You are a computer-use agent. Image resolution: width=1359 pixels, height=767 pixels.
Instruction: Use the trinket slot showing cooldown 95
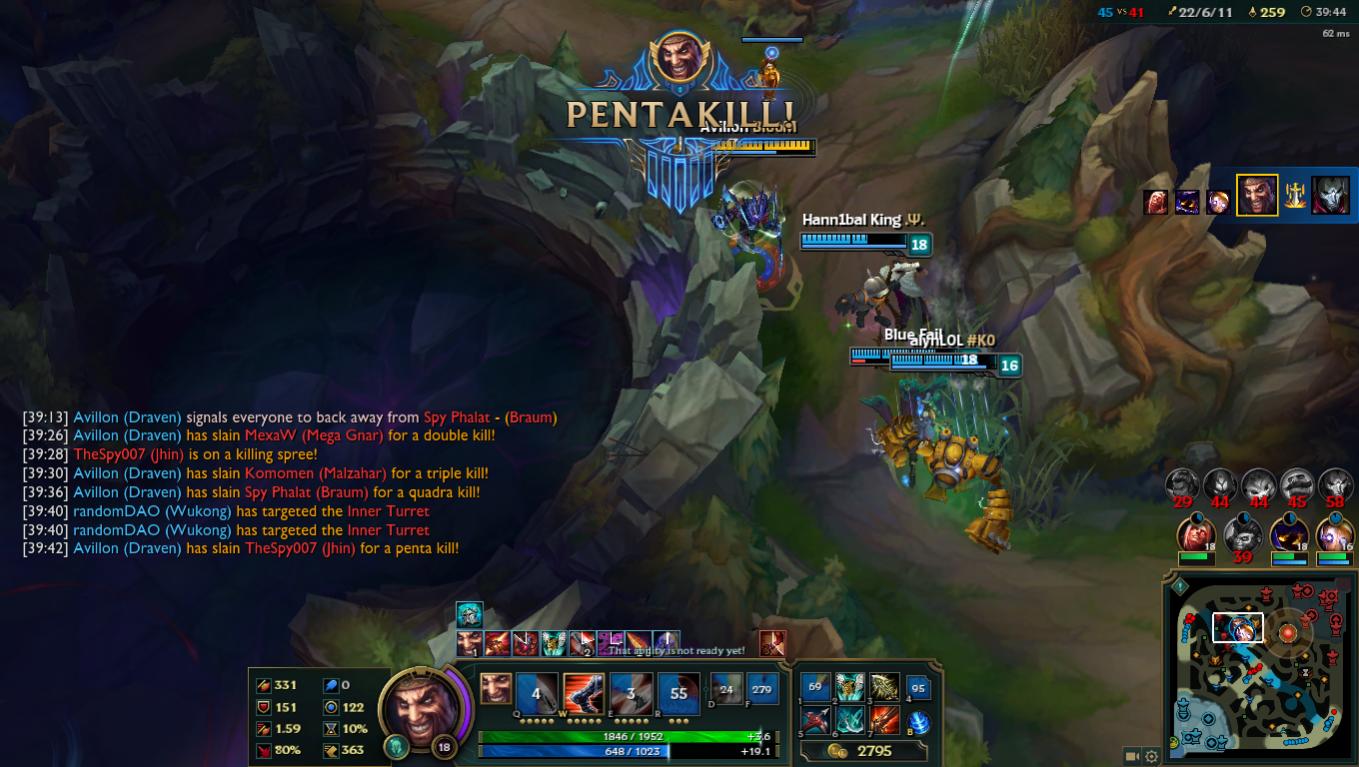918,688
